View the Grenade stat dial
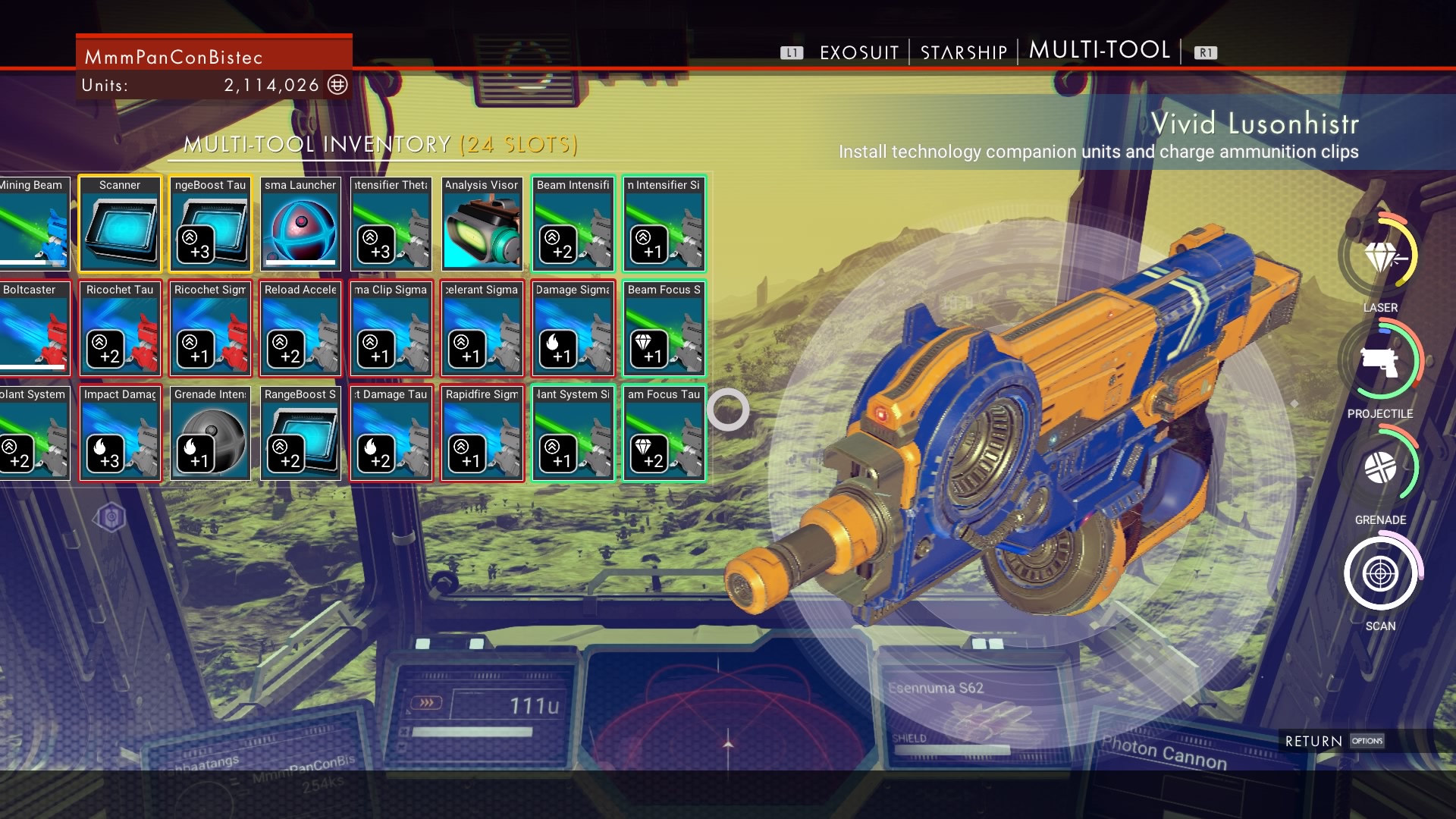Image resolution: width=1456 pixels, height=819 pixels. (1380, 468)
